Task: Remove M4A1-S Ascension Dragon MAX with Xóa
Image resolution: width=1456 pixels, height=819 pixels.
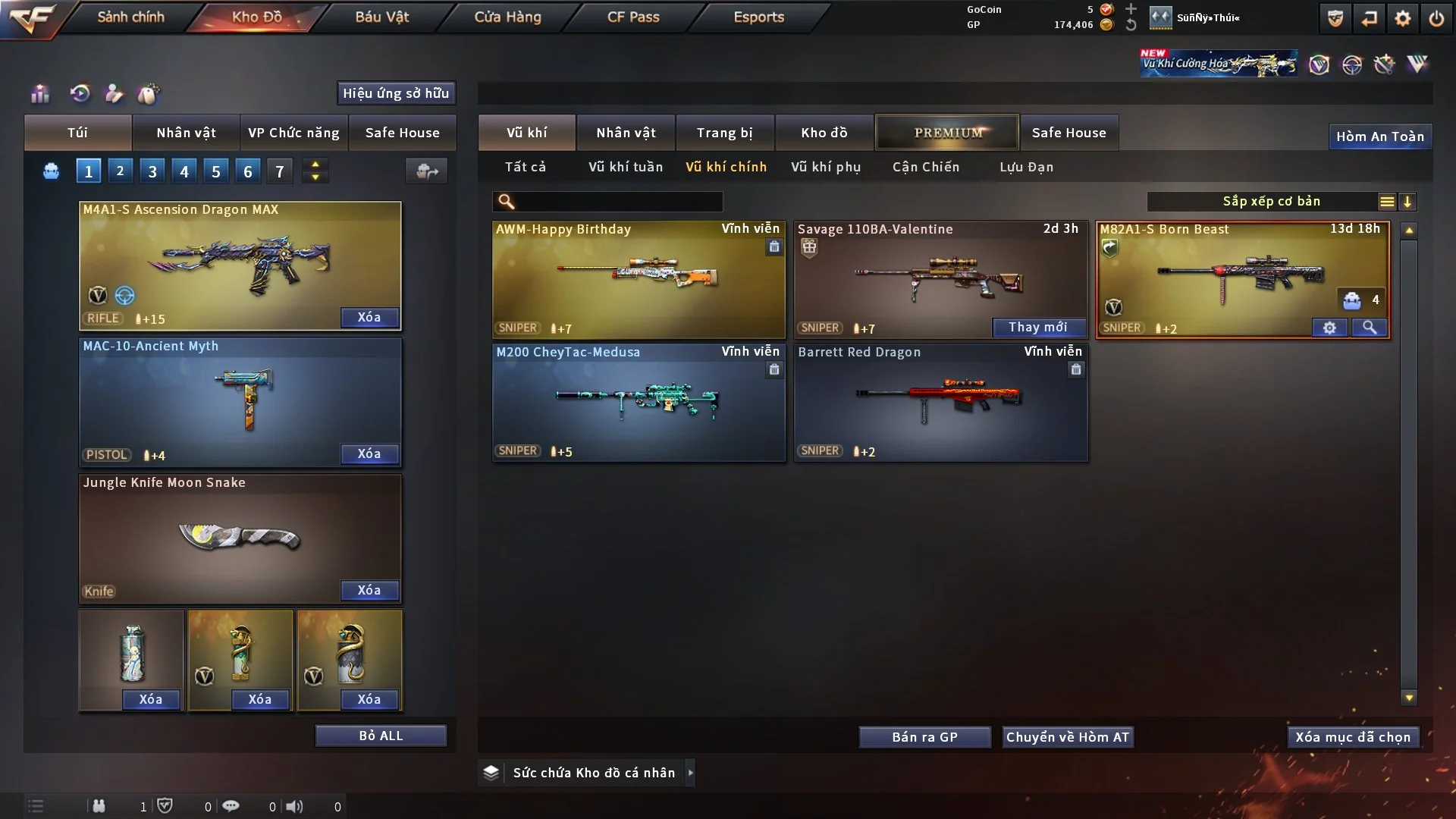Action: [x=369, y=317]
